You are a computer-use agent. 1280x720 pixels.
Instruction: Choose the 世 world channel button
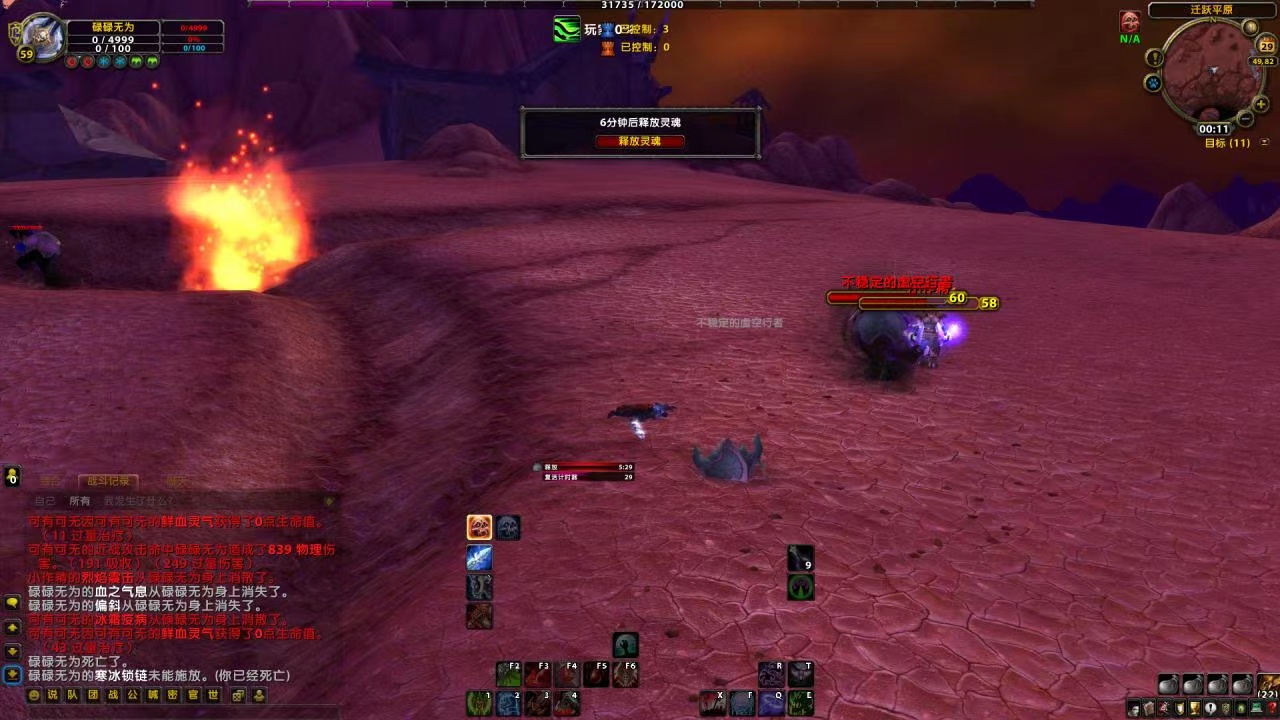coord(213,695)
